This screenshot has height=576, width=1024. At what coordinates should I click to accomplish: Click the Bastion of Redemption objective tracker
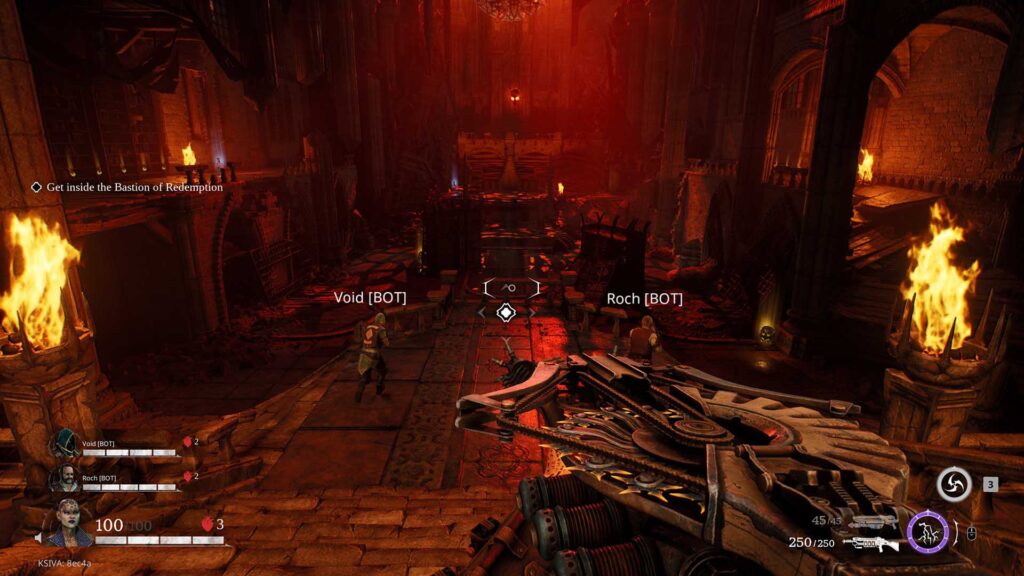(x=127, y=187)
